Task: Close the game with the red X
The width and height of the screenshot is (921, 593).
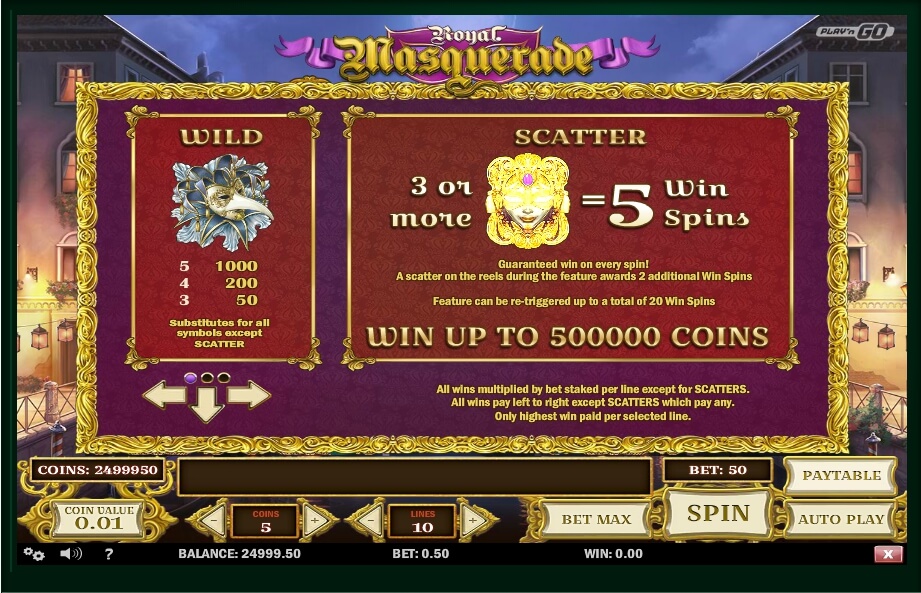Action: pyautogui.click(x=887, y=554)
